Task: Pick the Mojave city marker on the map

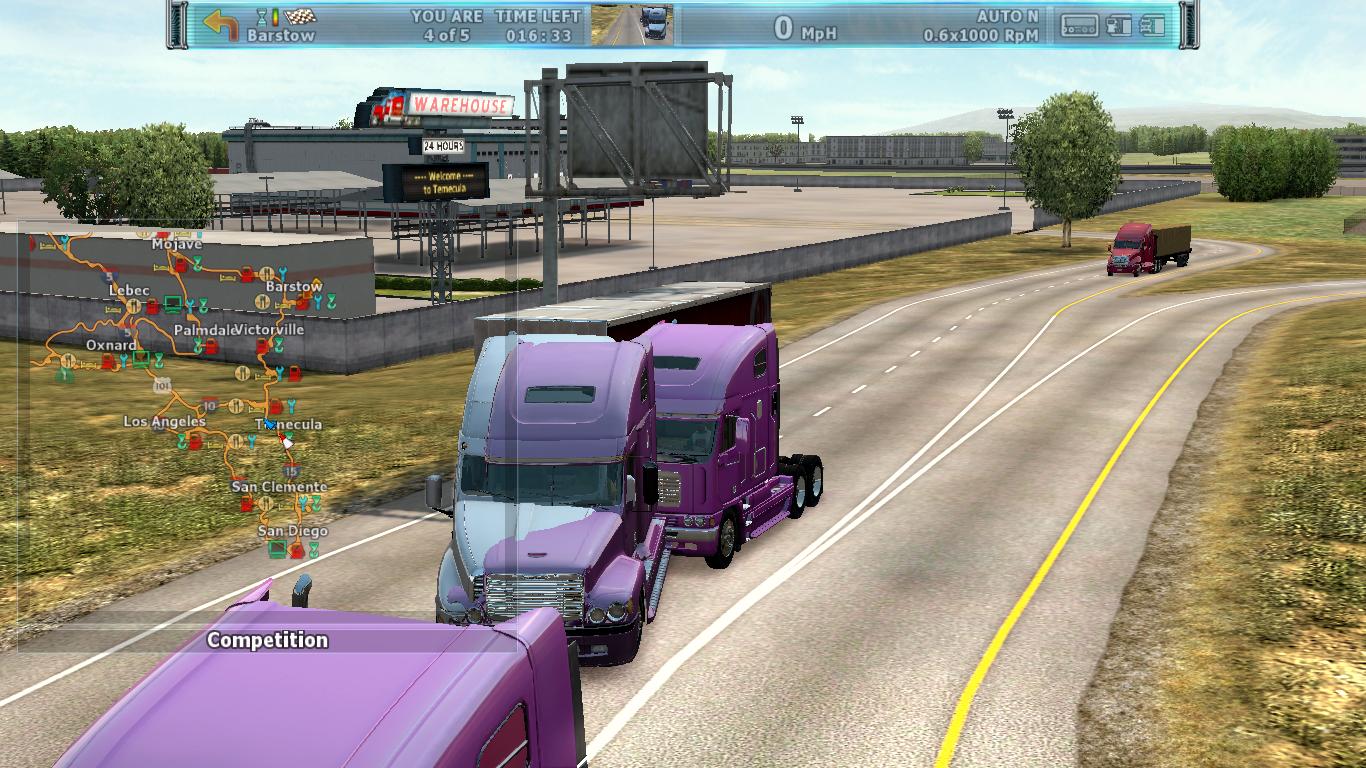Action: pos(177,244)
